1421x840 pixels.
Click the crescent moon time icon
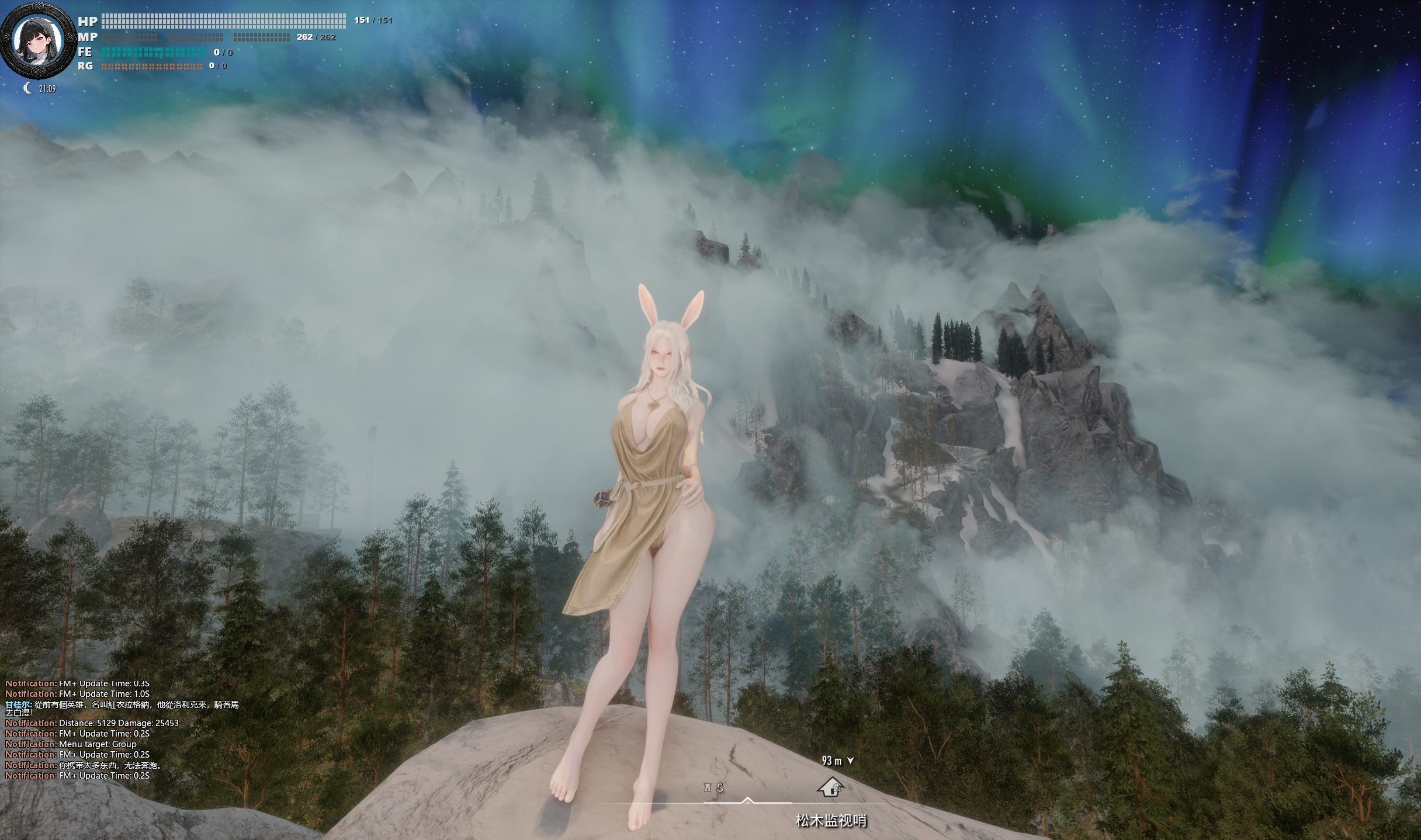(27, 88)
